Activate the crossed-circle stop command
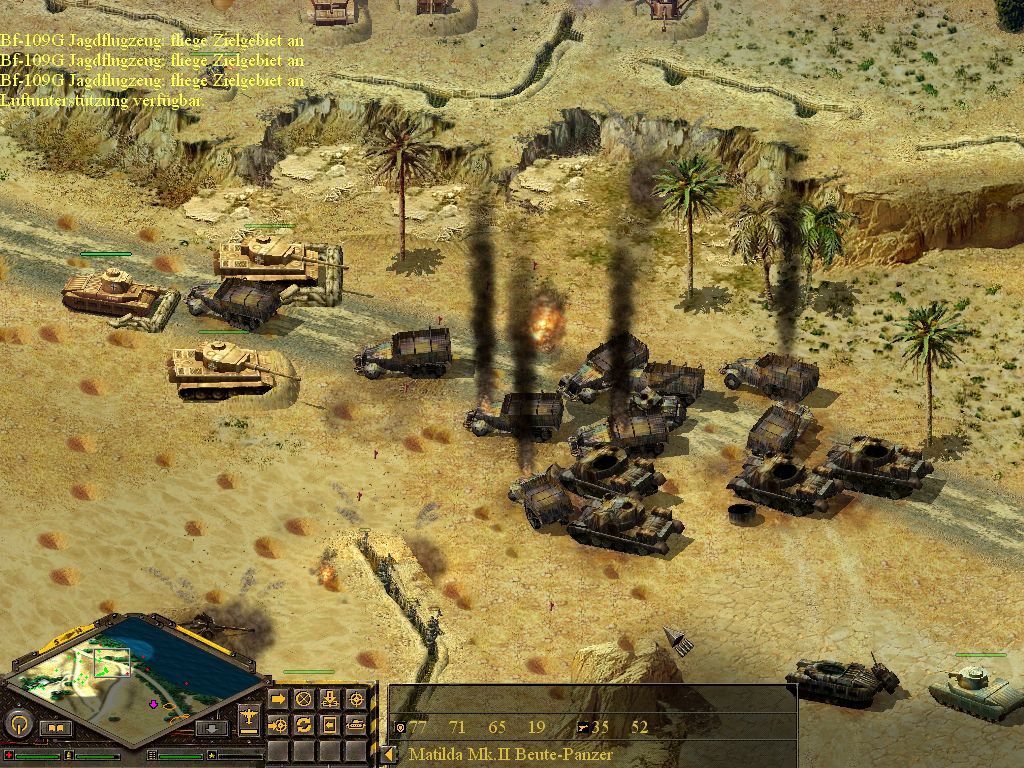The image size is (1024, 768). (303, 698)
